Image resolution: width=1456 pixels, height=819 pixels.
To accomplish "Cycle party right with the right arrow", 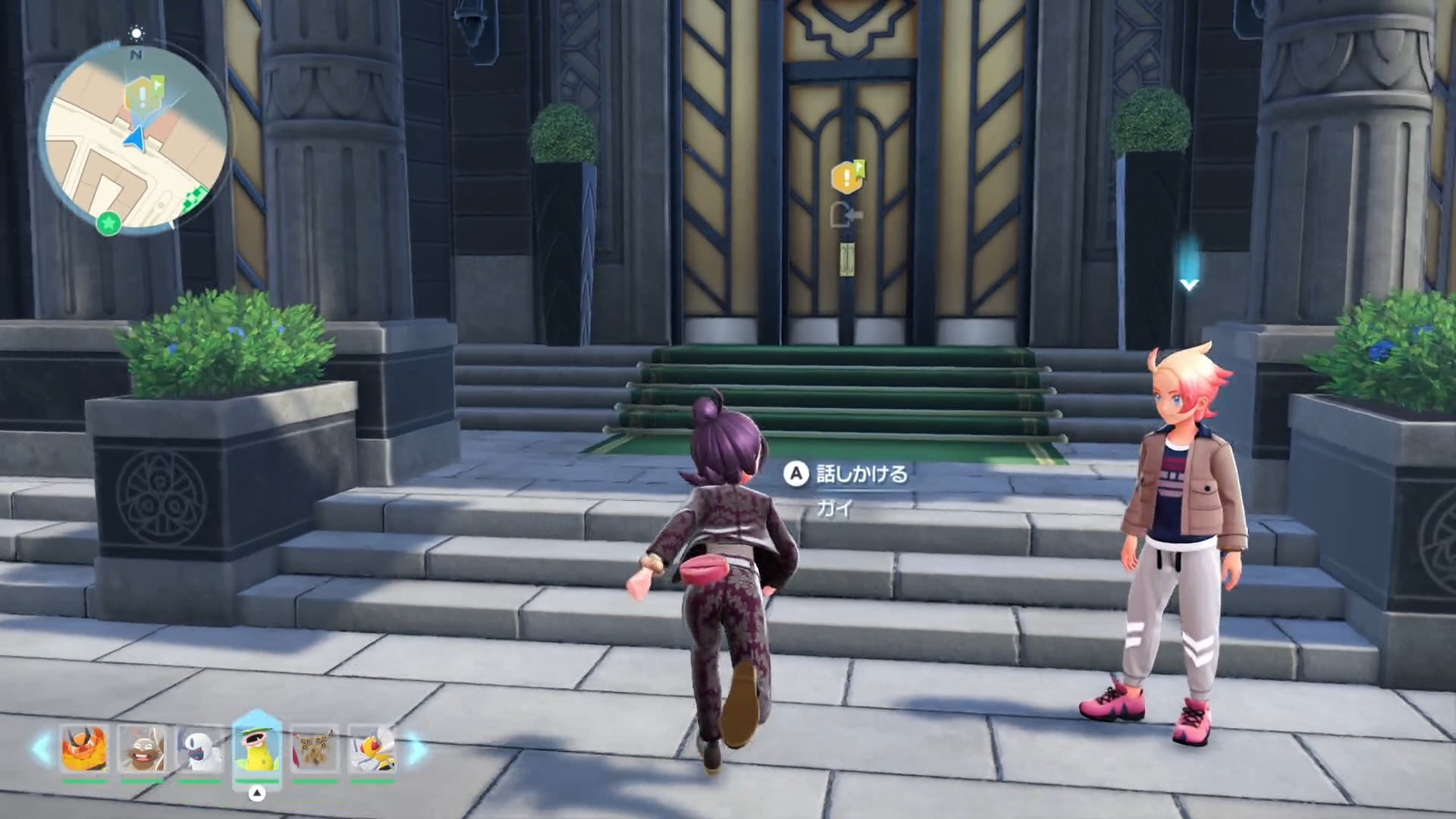I will tap(416, 748).
